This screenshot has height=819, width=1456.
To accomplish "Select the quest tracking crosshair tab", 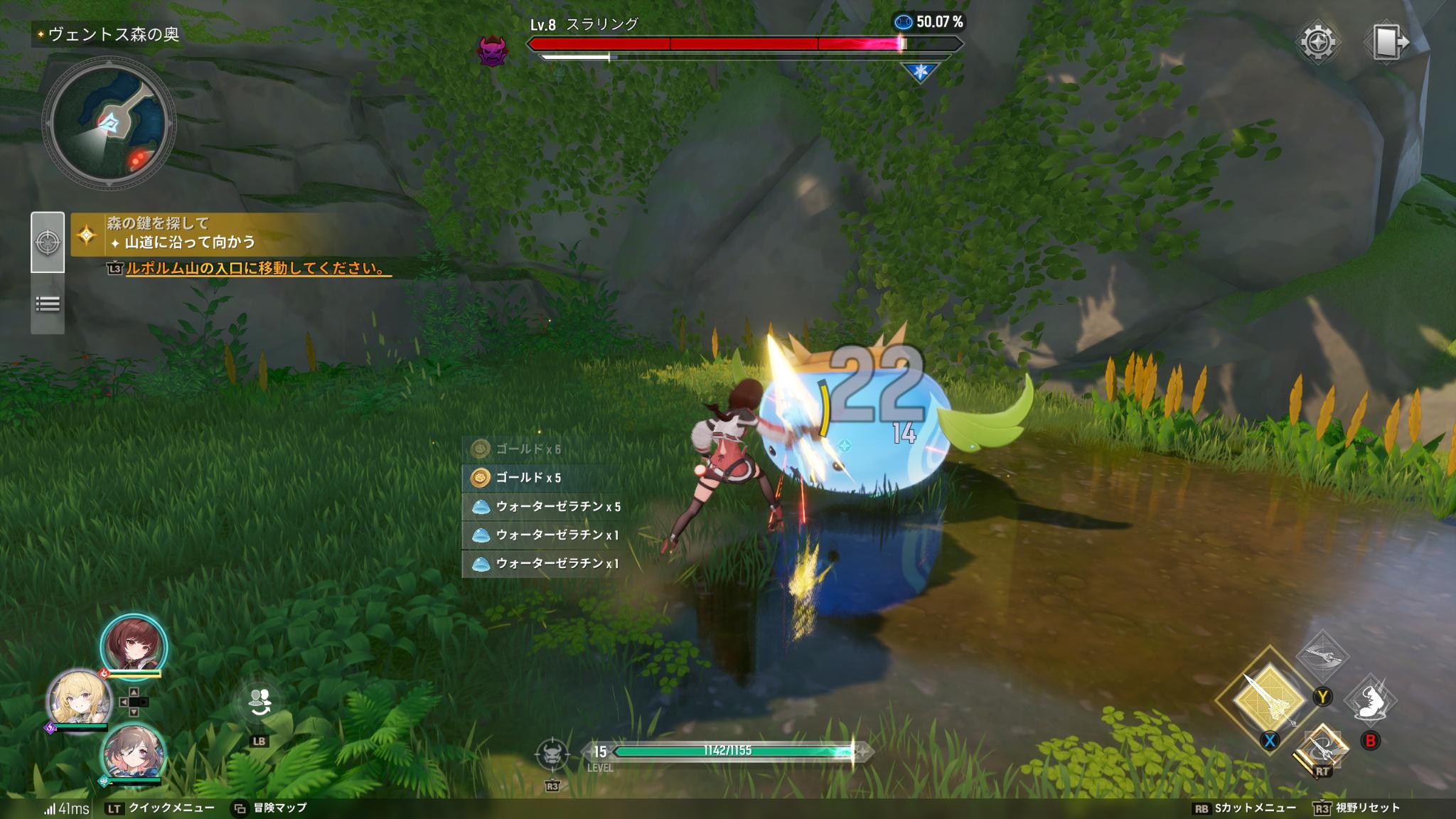I will click(48, 242).
